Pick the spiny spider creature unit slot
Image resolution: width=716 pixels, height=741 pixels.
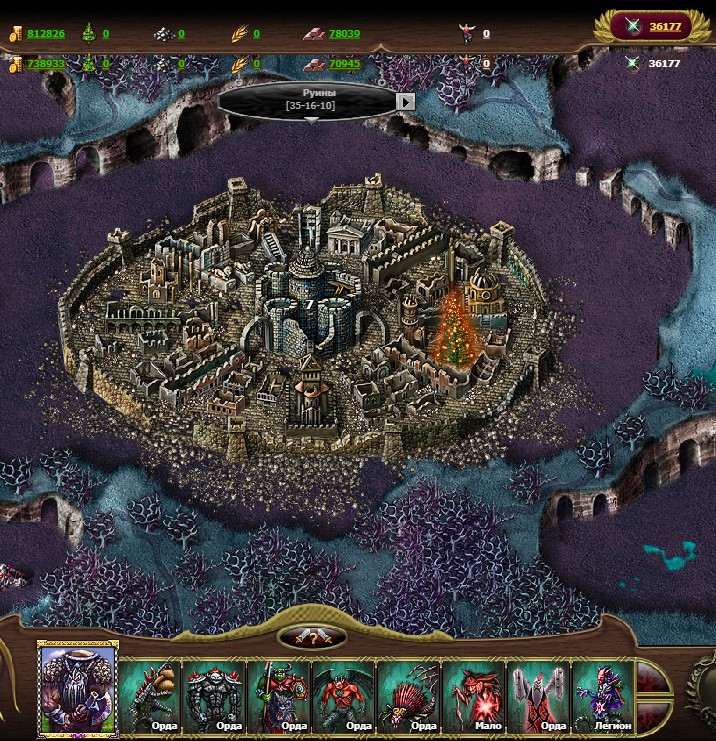409,695
